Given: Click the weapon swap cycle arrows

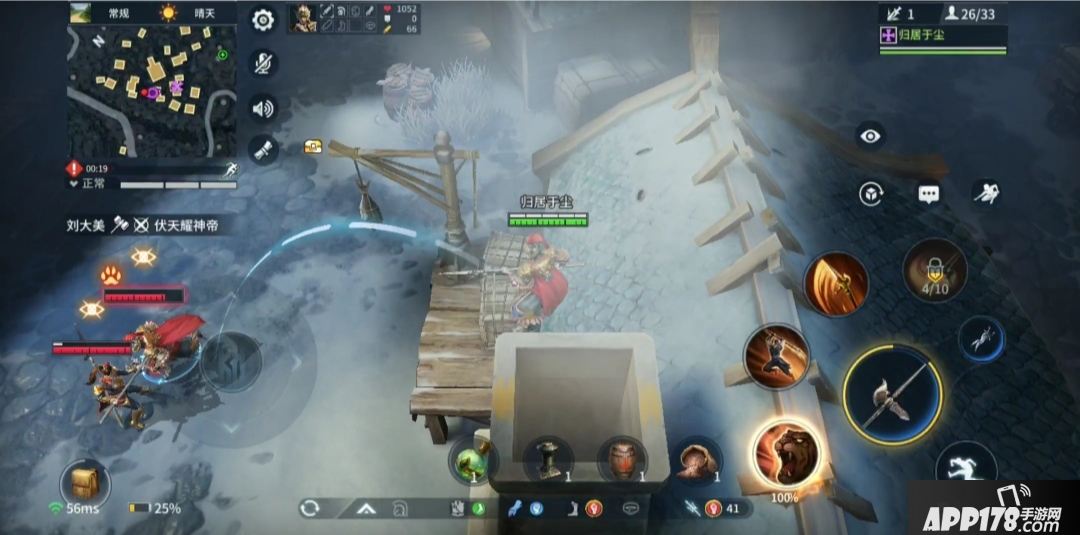Looking at the screenshot, I should pyautogui.click(x=310, y=508).
